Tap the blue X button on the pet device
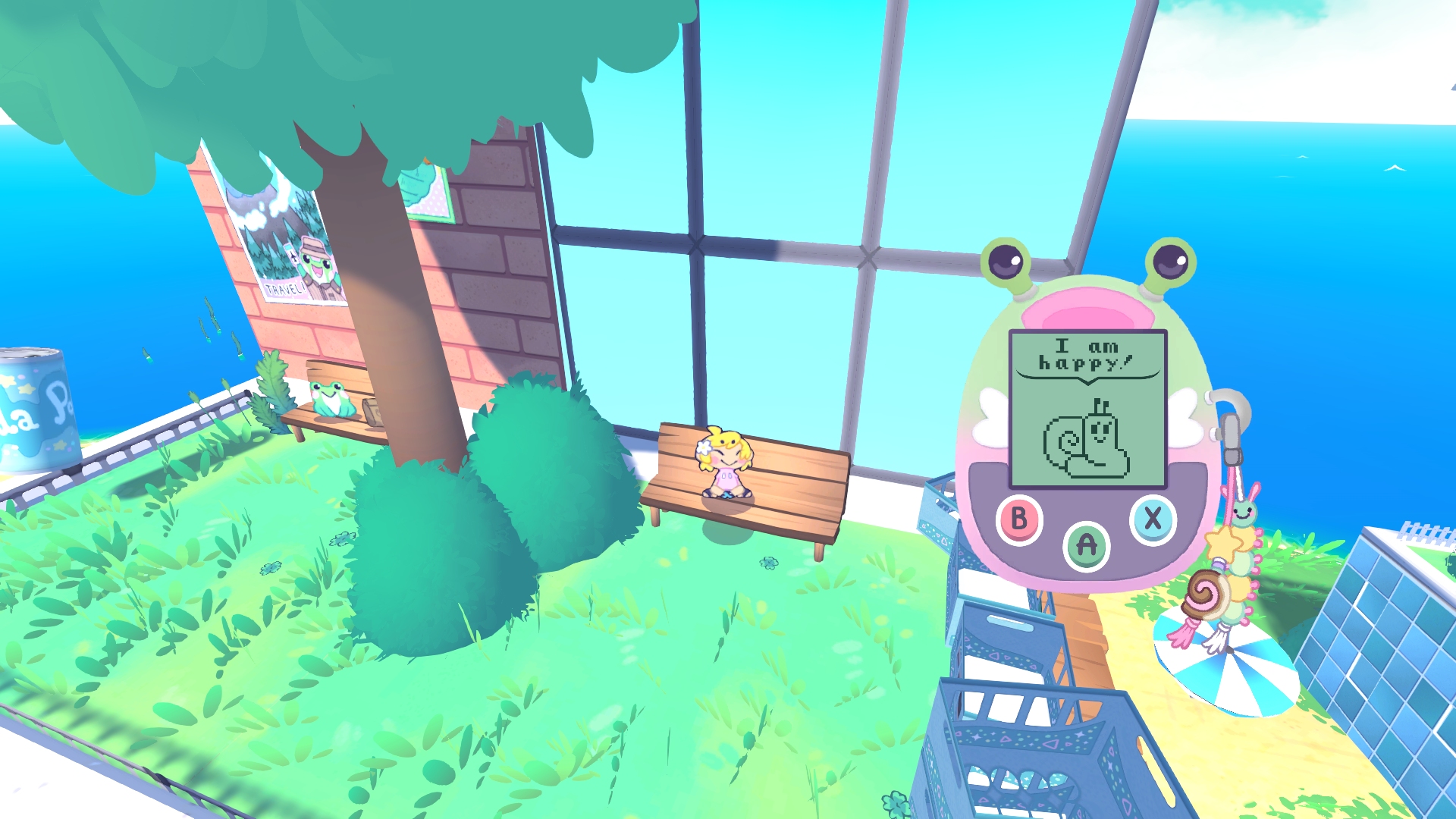 [1152, 519]
